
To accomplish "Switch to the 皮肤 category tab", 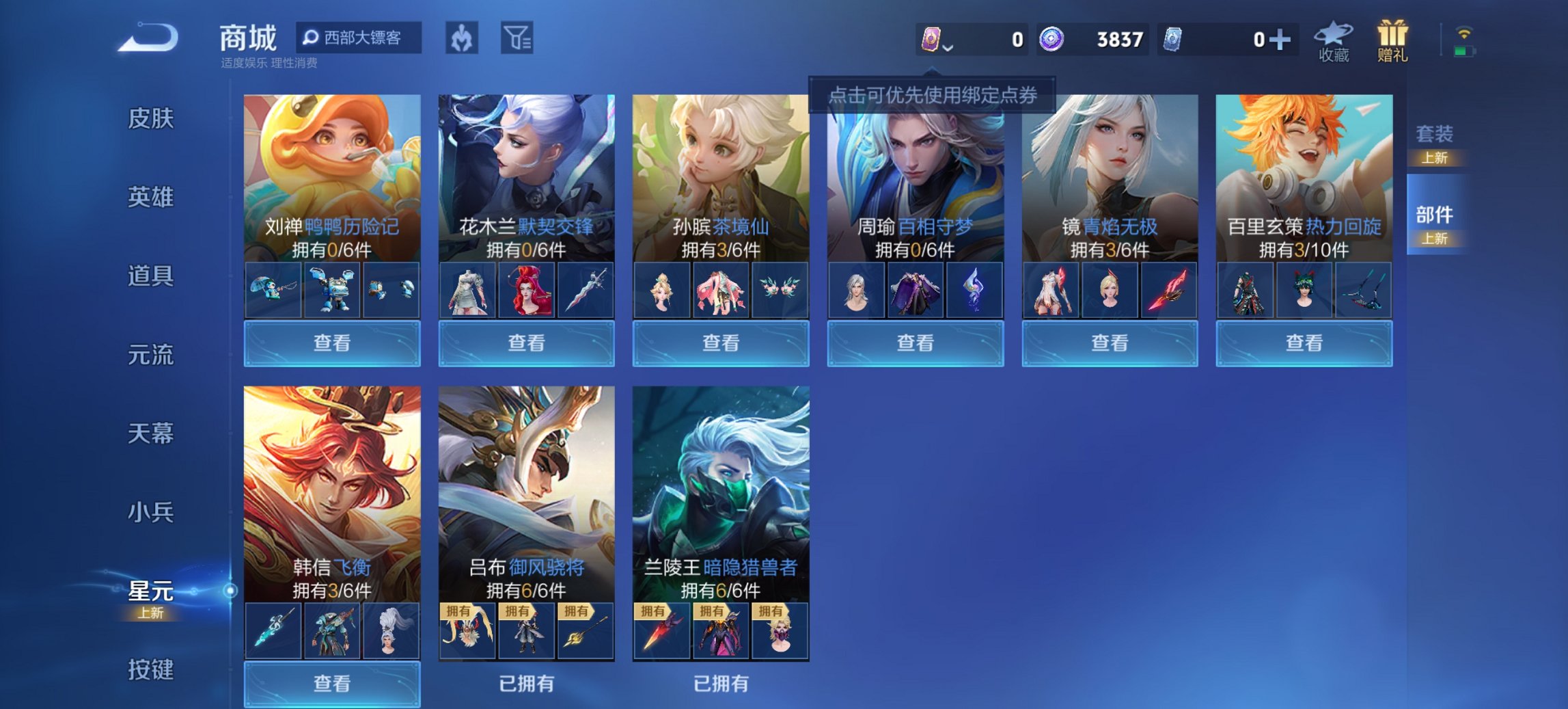I will pyautogui.click(x=152, y=119).
